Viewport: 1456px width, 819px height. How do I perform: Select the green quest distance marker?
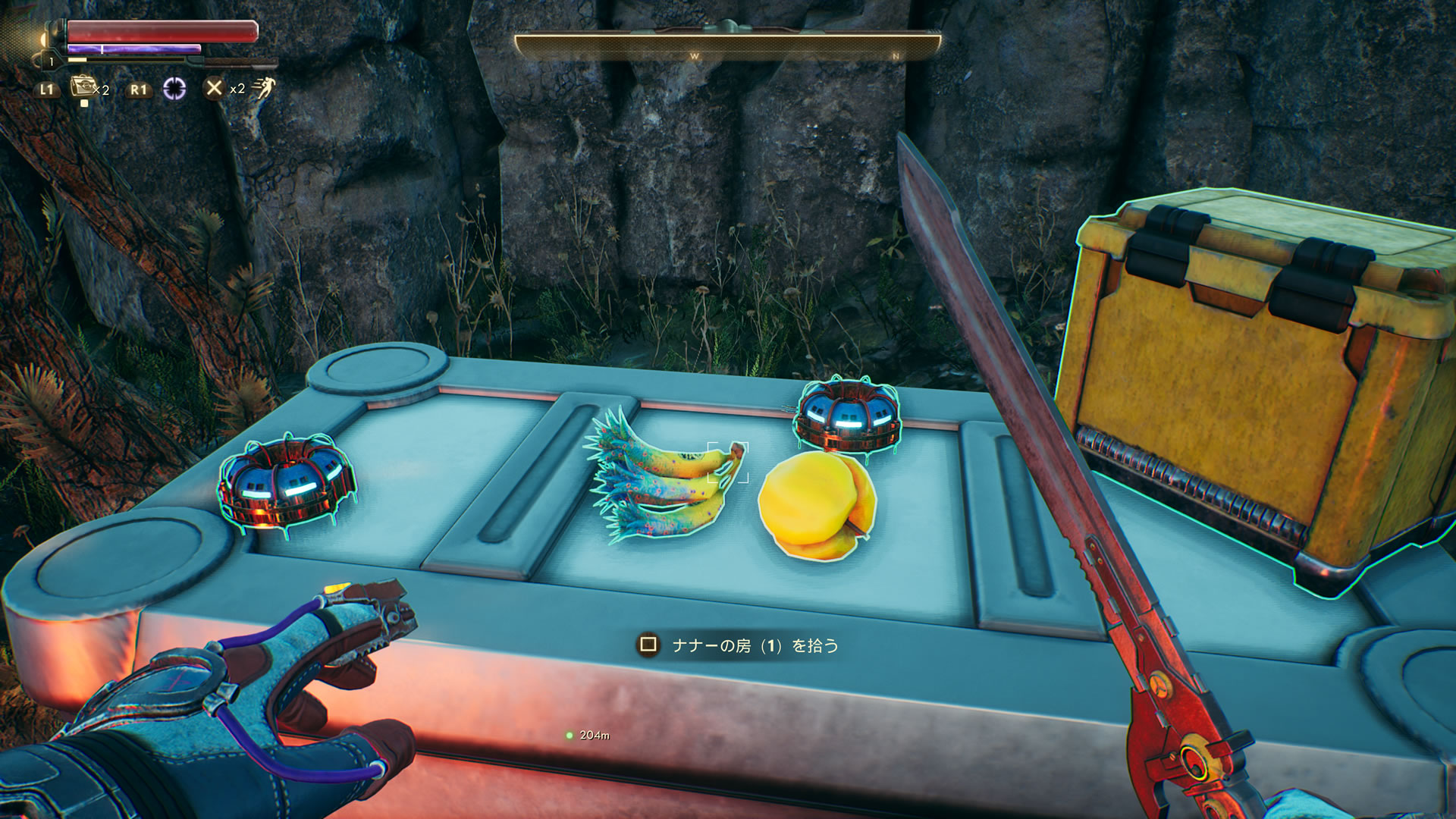[570, 735]
